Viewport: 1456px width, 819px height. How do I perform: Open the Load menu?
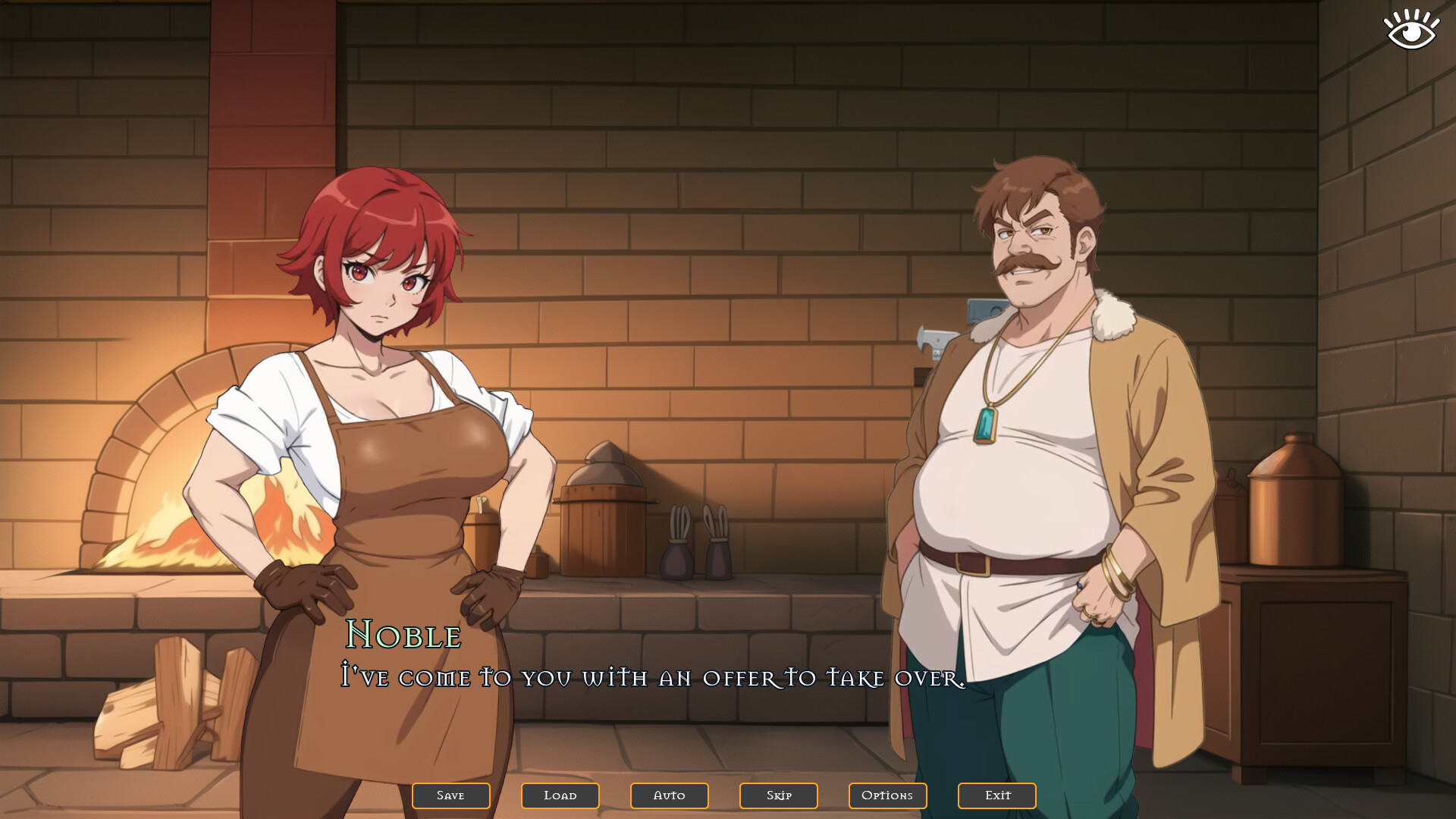click(560, 795)
